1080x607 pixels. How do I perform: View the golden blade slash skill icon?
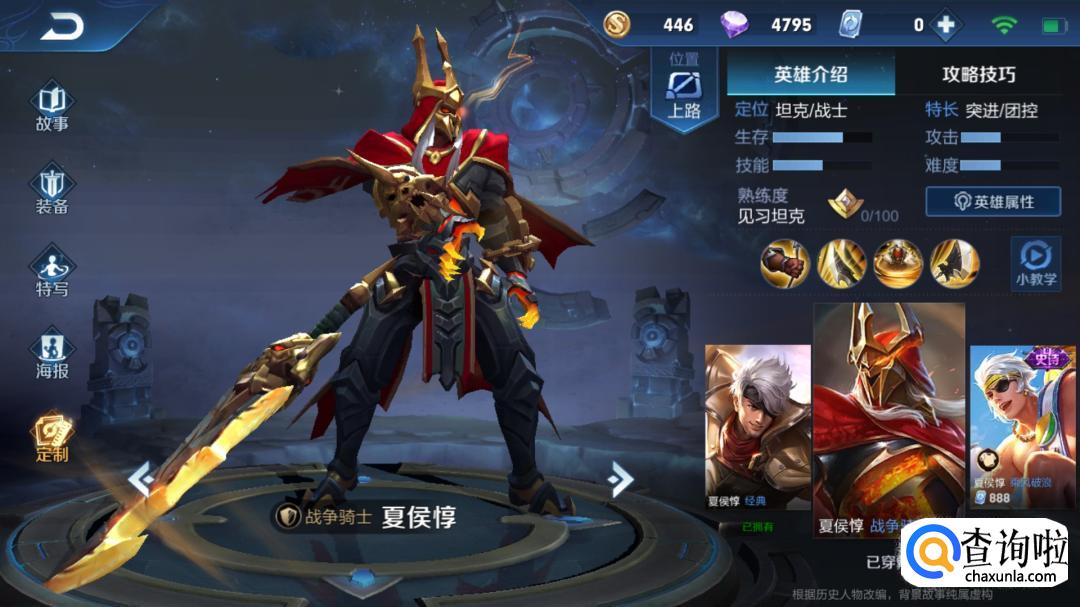tap(841, 263)
